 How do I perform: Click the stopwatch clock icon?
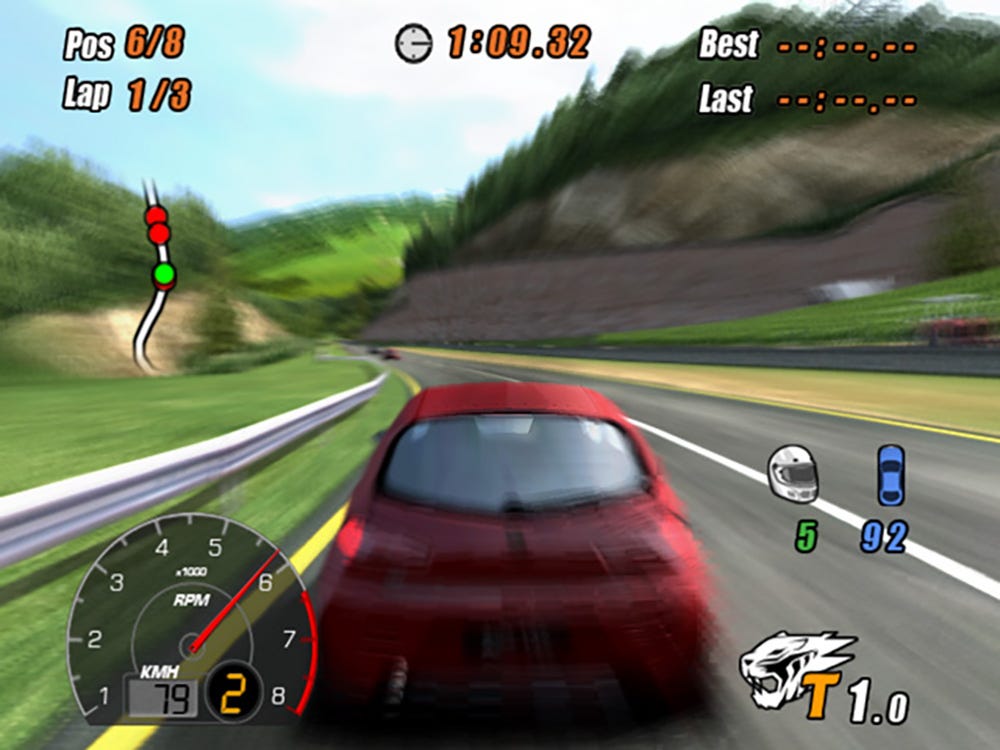(x=413, y=43)
